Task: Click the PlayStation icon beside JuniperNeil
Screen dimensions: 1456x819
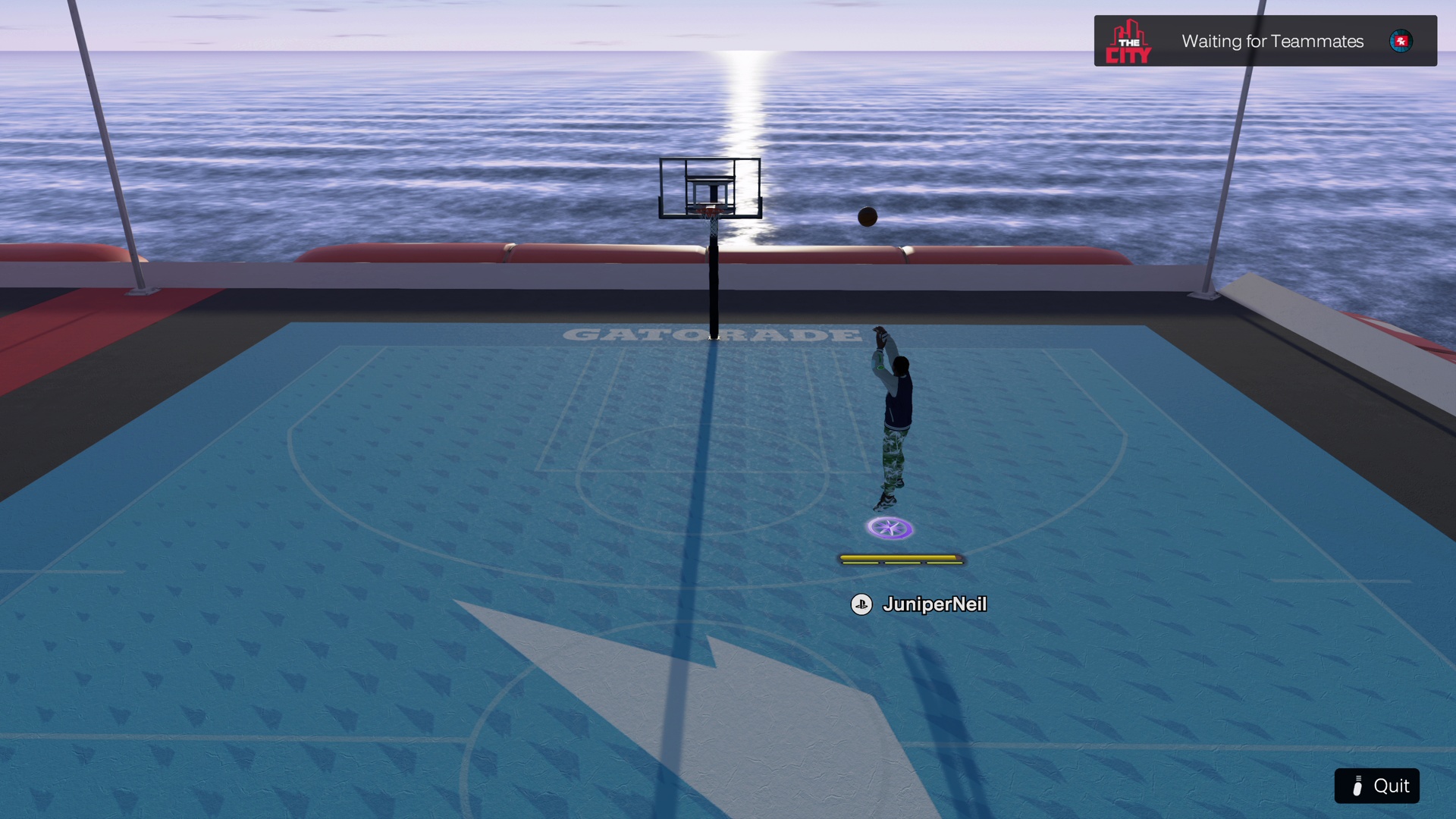Action: (x=863, y=605)
